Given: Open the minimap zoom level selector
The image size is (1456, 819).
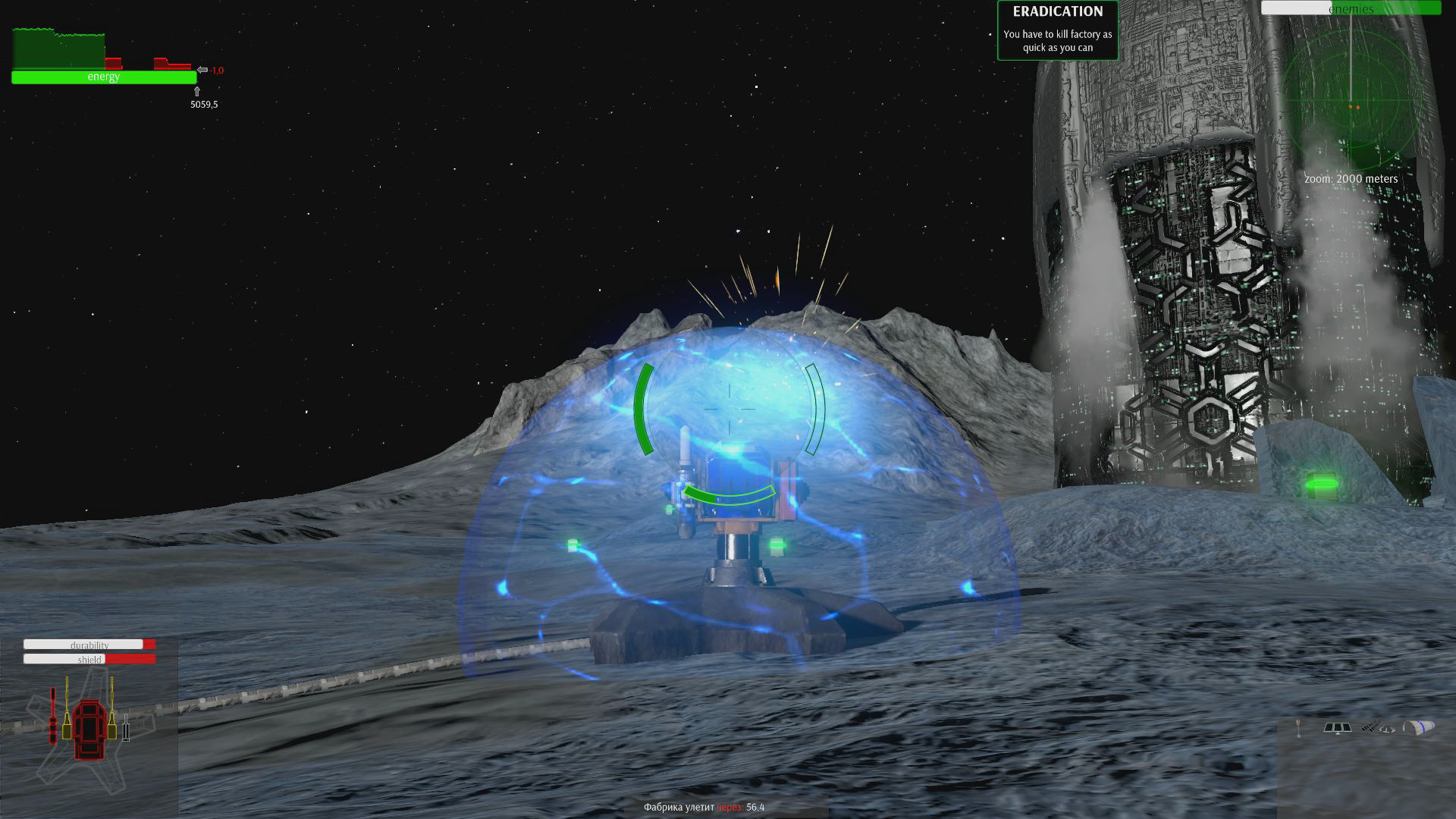Looking at the screenshot, I should tap(1351, 179).
